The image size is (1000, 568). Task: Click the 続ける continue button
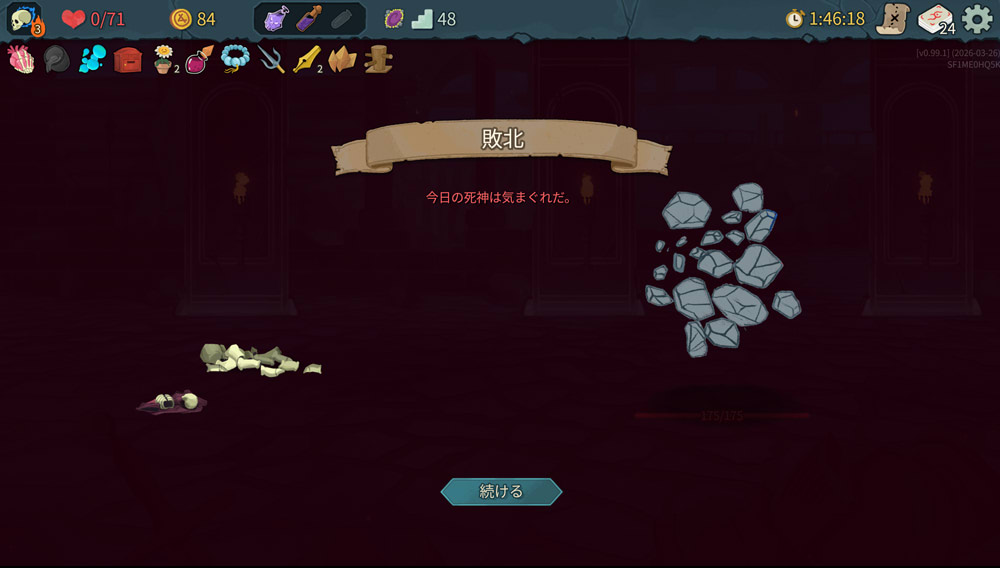501,491
